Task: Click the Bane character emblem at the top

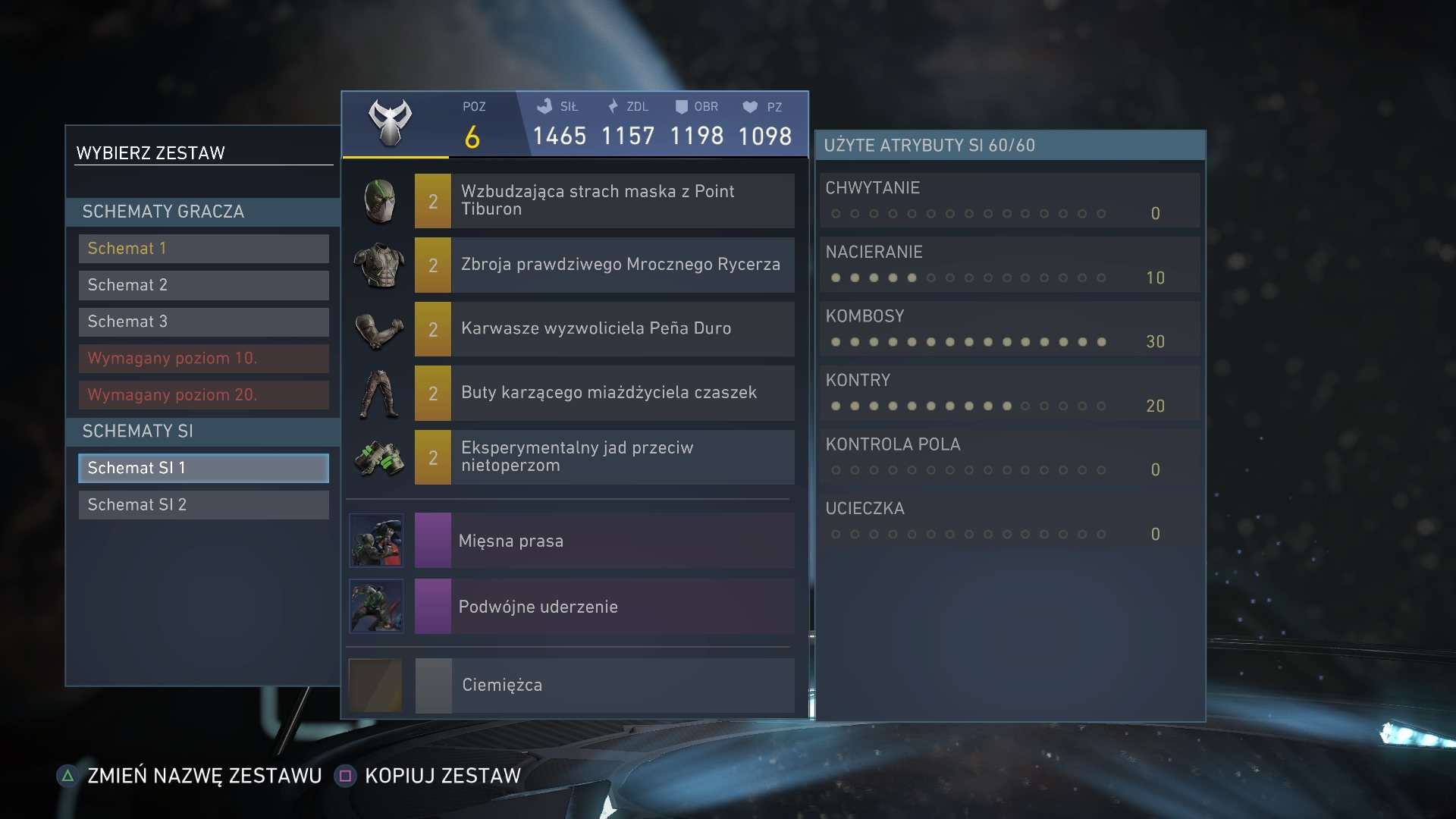Action: [x=391, y=121]
